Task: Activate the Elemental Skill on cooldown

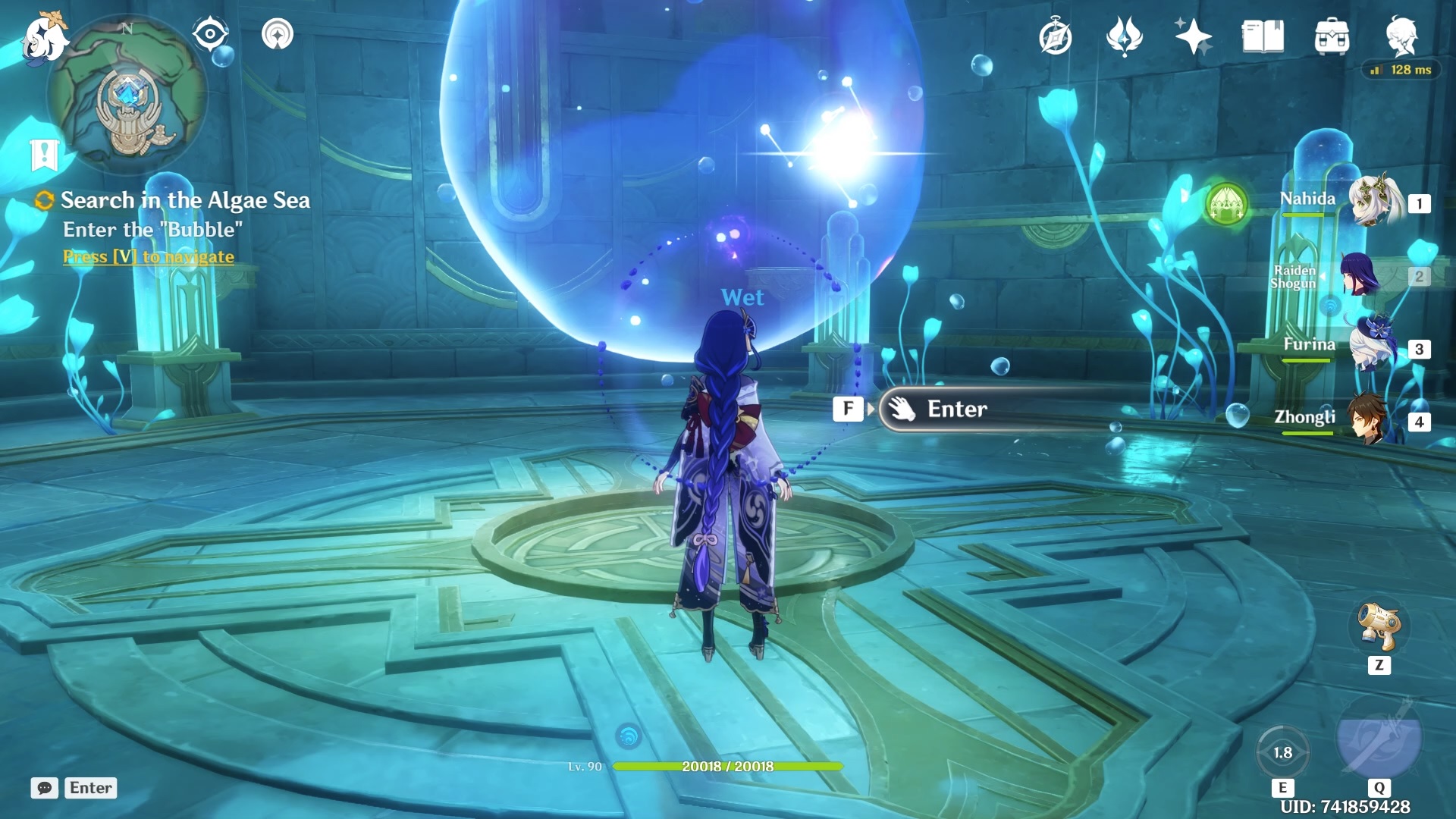Action: [x=1282, y=752]
